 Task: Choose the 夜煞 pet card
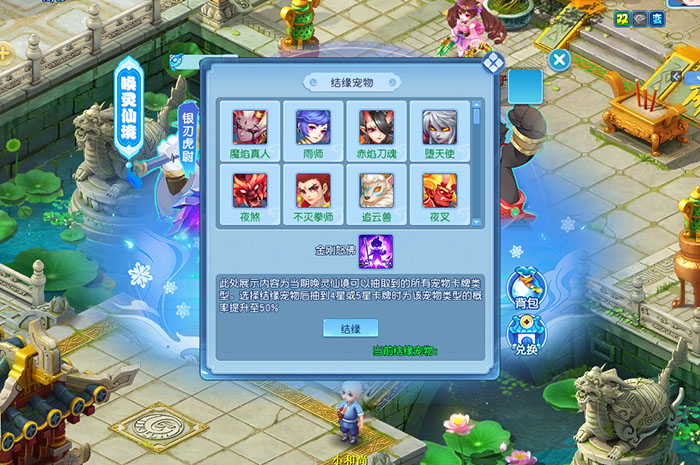pyautogui.click(x=250, y=193)
